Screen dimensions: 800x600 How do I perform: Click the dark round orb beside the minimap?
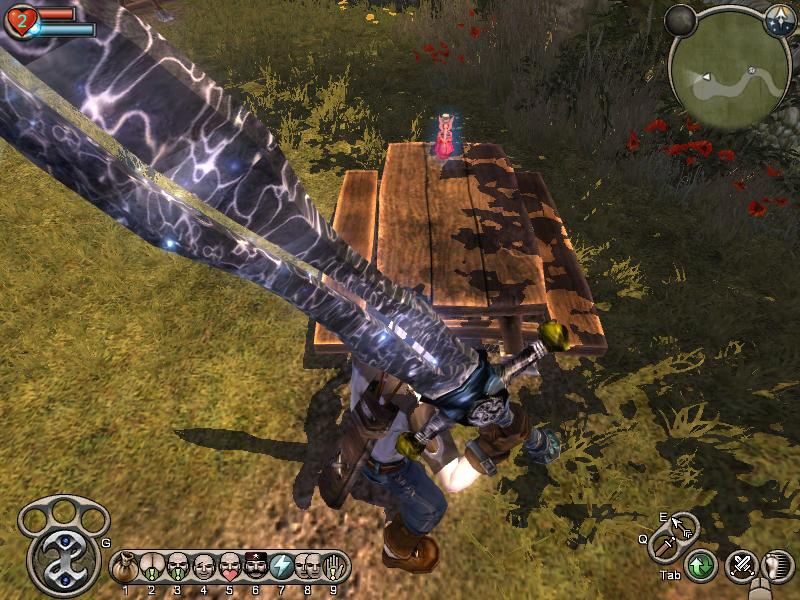(x=681, y=20)
